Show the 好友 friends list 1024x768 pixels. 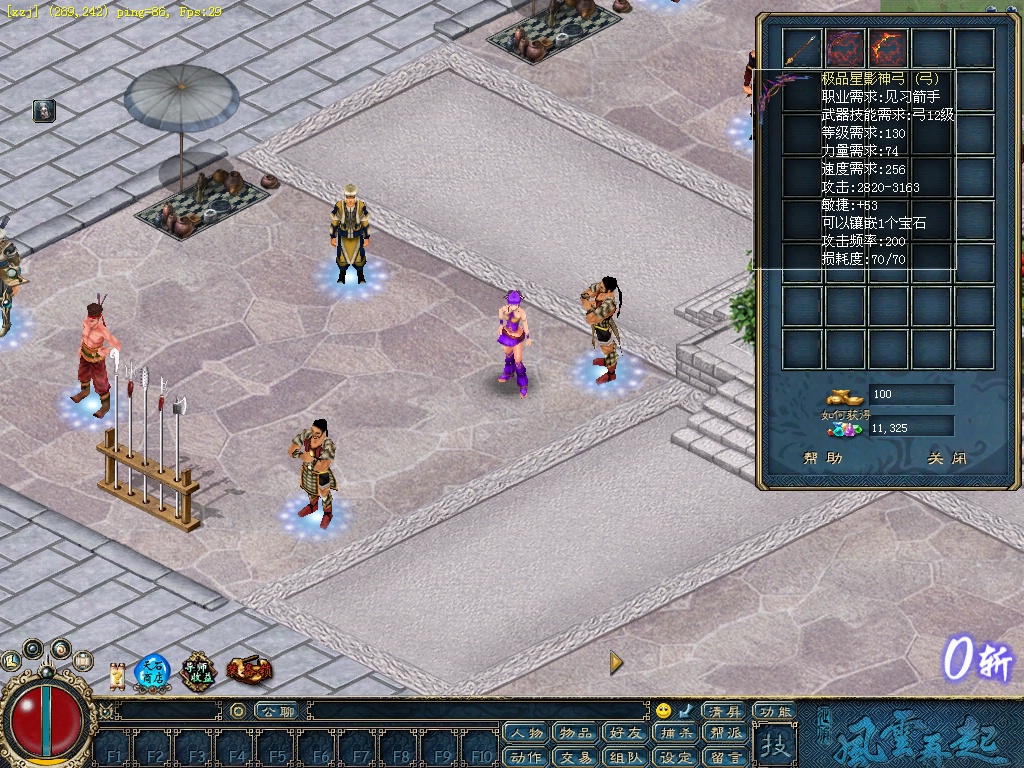click(626, 733)
